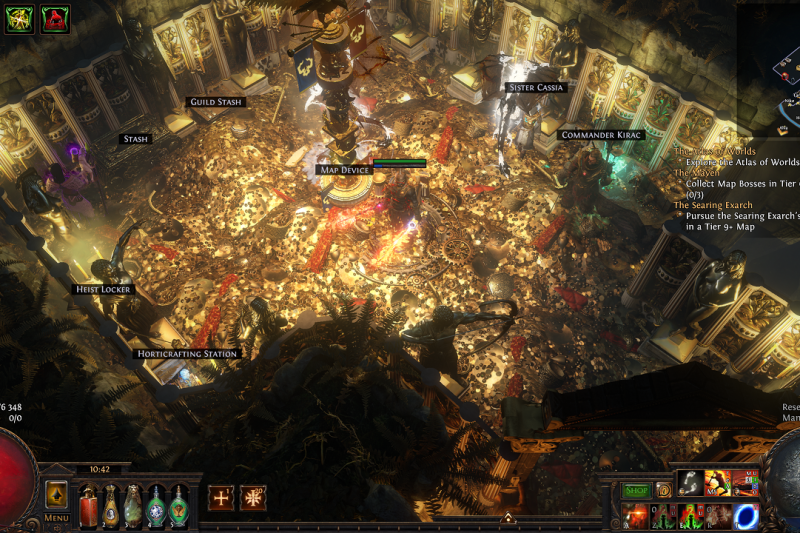Click the cross icon marked 1

click(221, 497)
